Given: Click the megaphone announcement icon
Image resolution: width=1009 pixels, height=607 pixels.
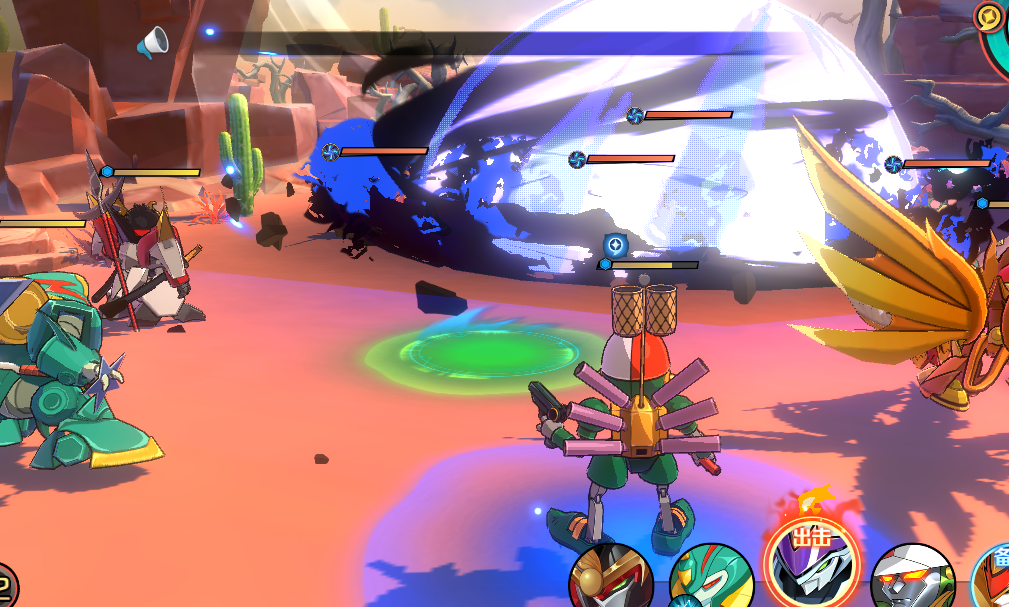Looking at the screenshot, I should (152, 43).
